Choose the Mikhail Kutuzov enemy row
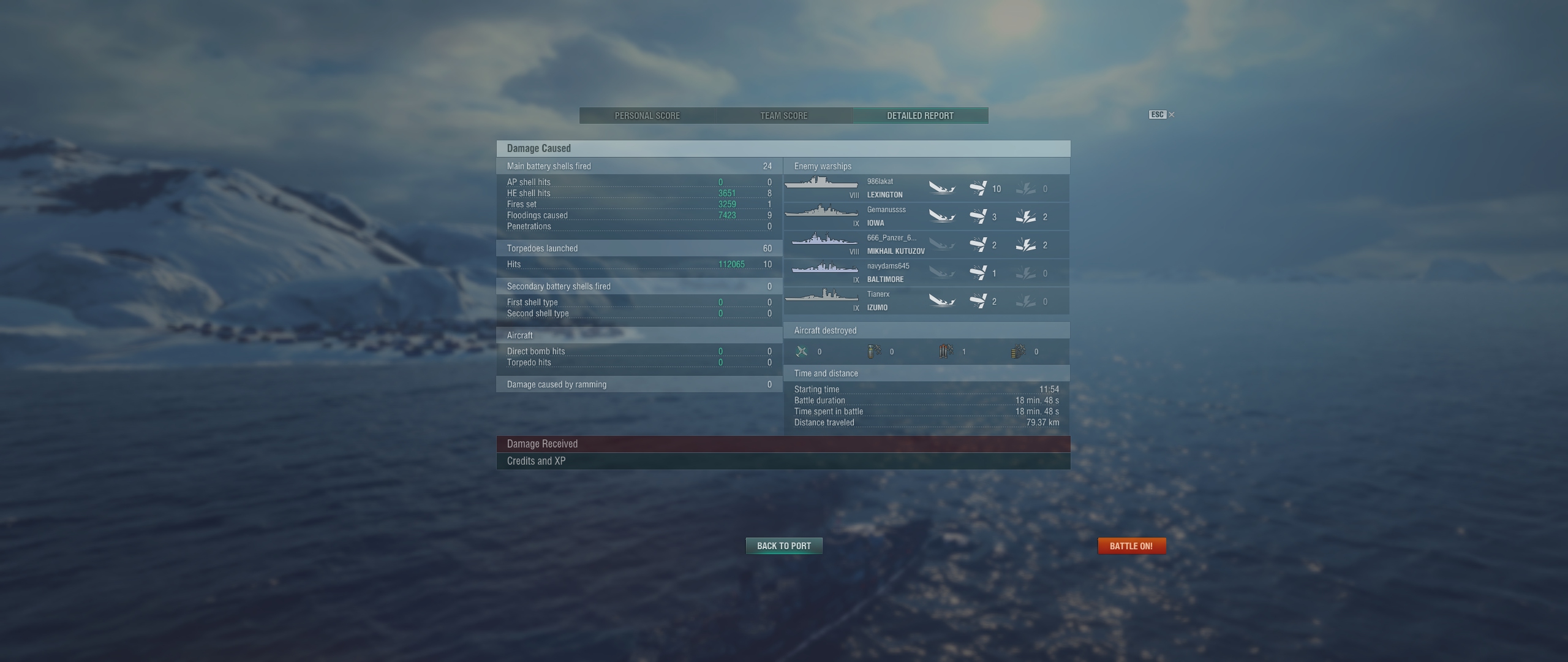 pyautogui.click(x=926, y=245)
